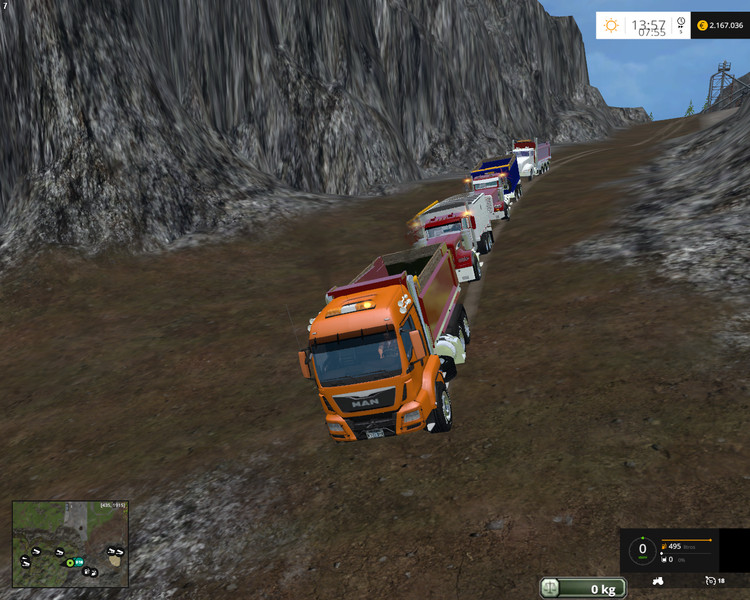Toggle the cruise control speed icon
The width and height of the screenshot is (750, 600).
click(711, 580)
